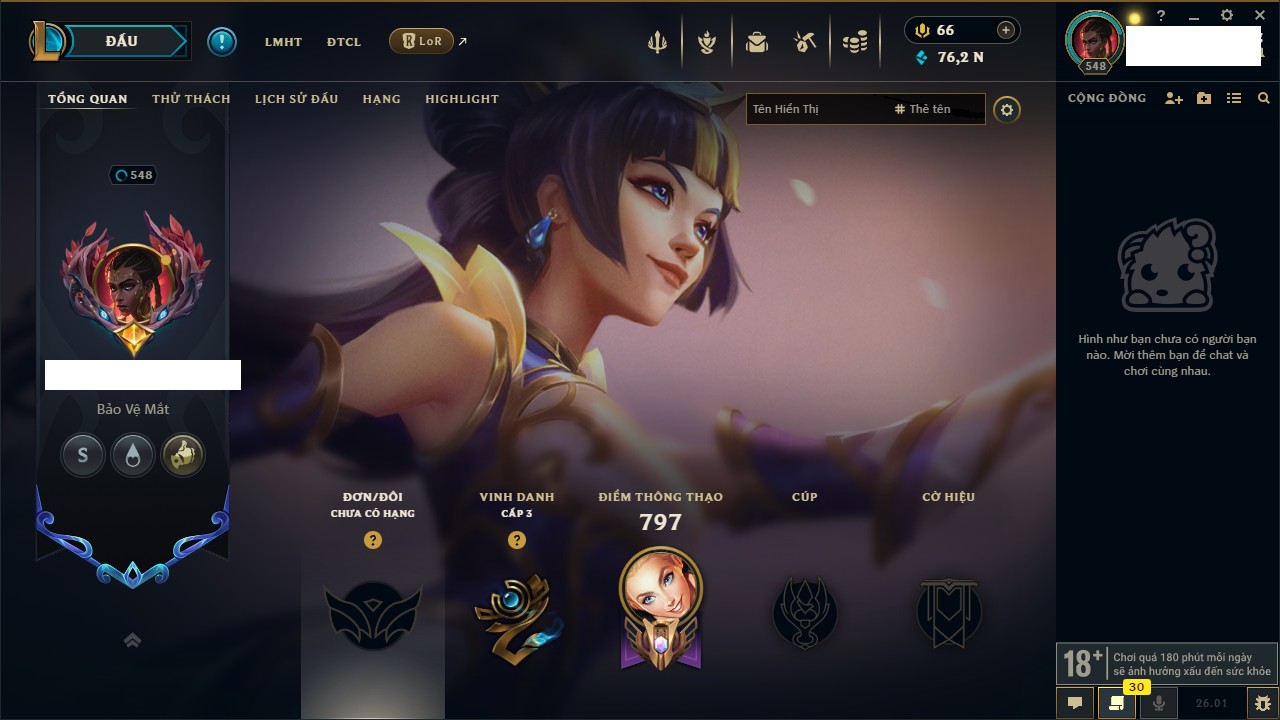Open the store coins icon

tap(854, 42)
